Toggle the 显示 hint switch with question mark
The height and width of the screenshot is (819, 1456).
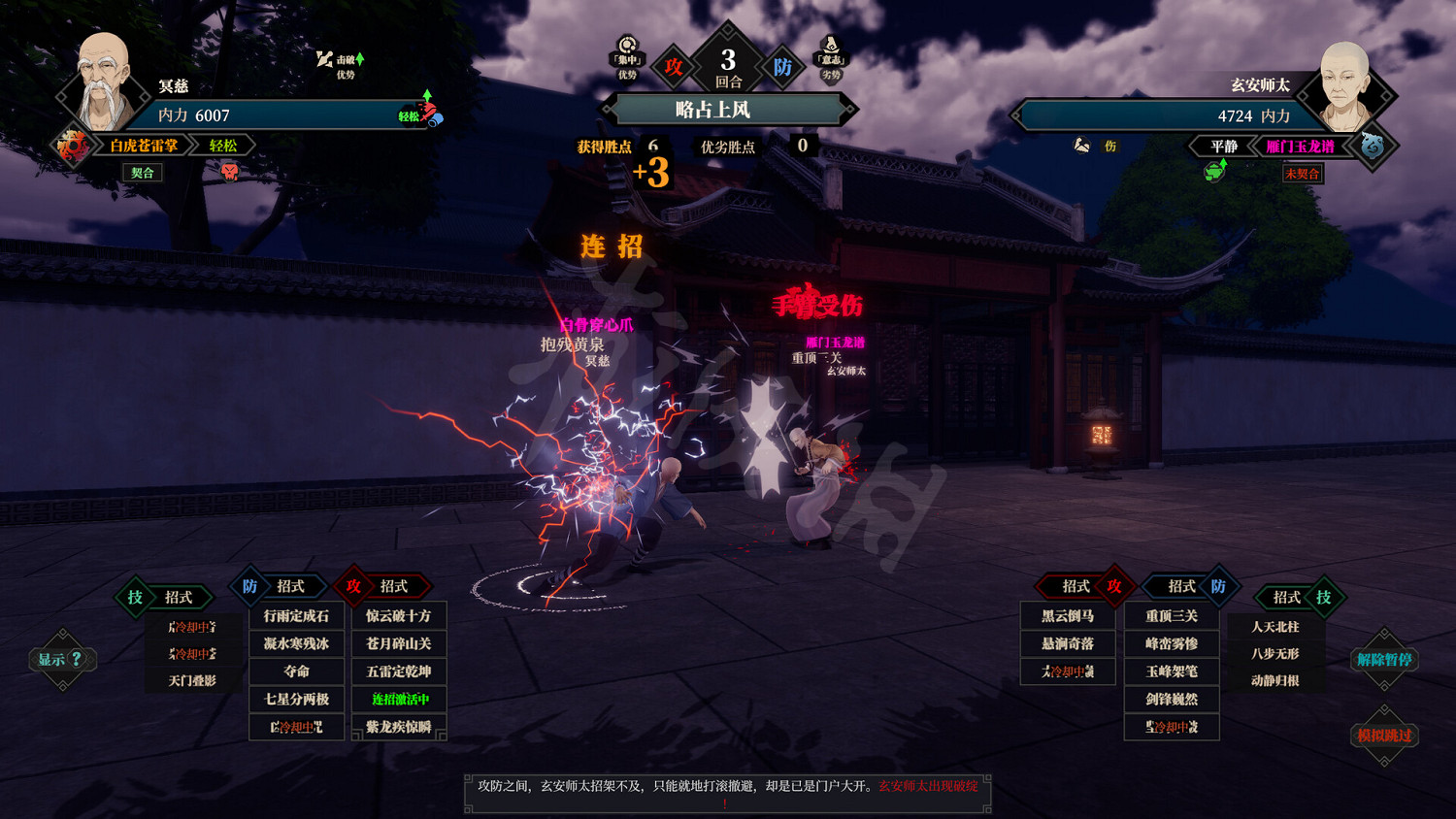pyautogui.click(x=60, y=659)
